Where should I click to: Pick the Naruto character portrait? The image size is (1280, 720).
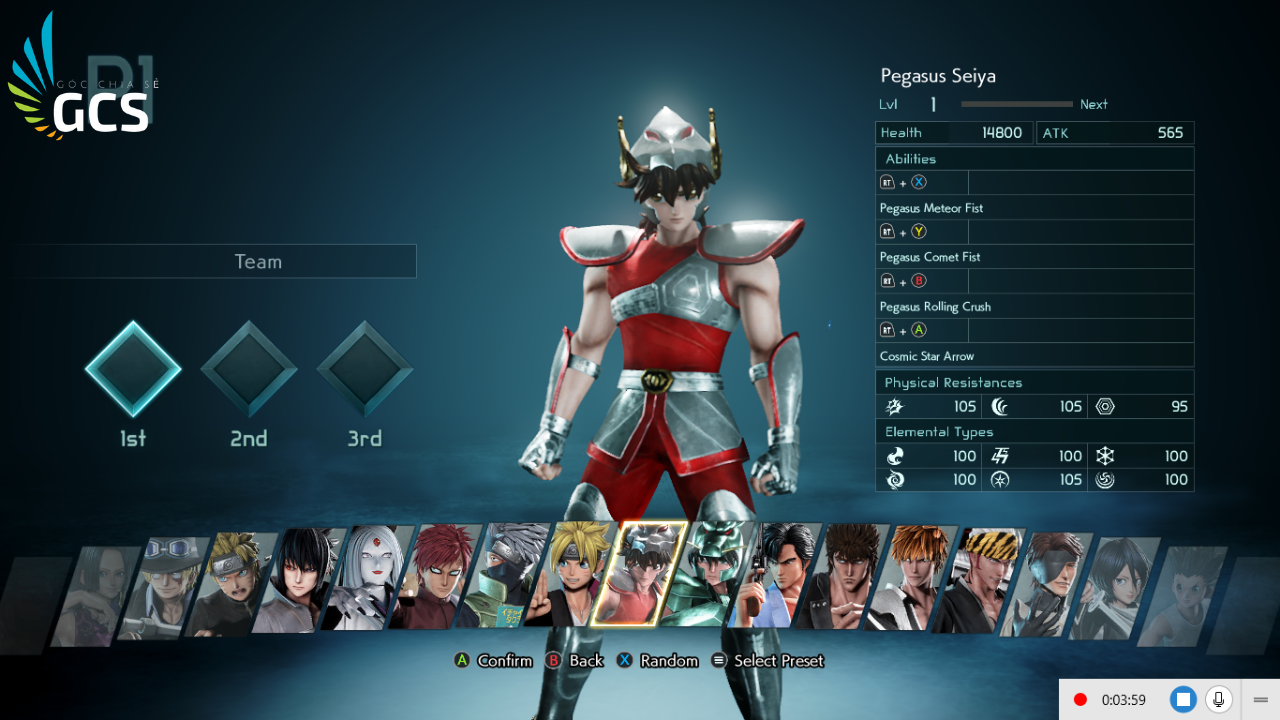(x=230, y=585)
